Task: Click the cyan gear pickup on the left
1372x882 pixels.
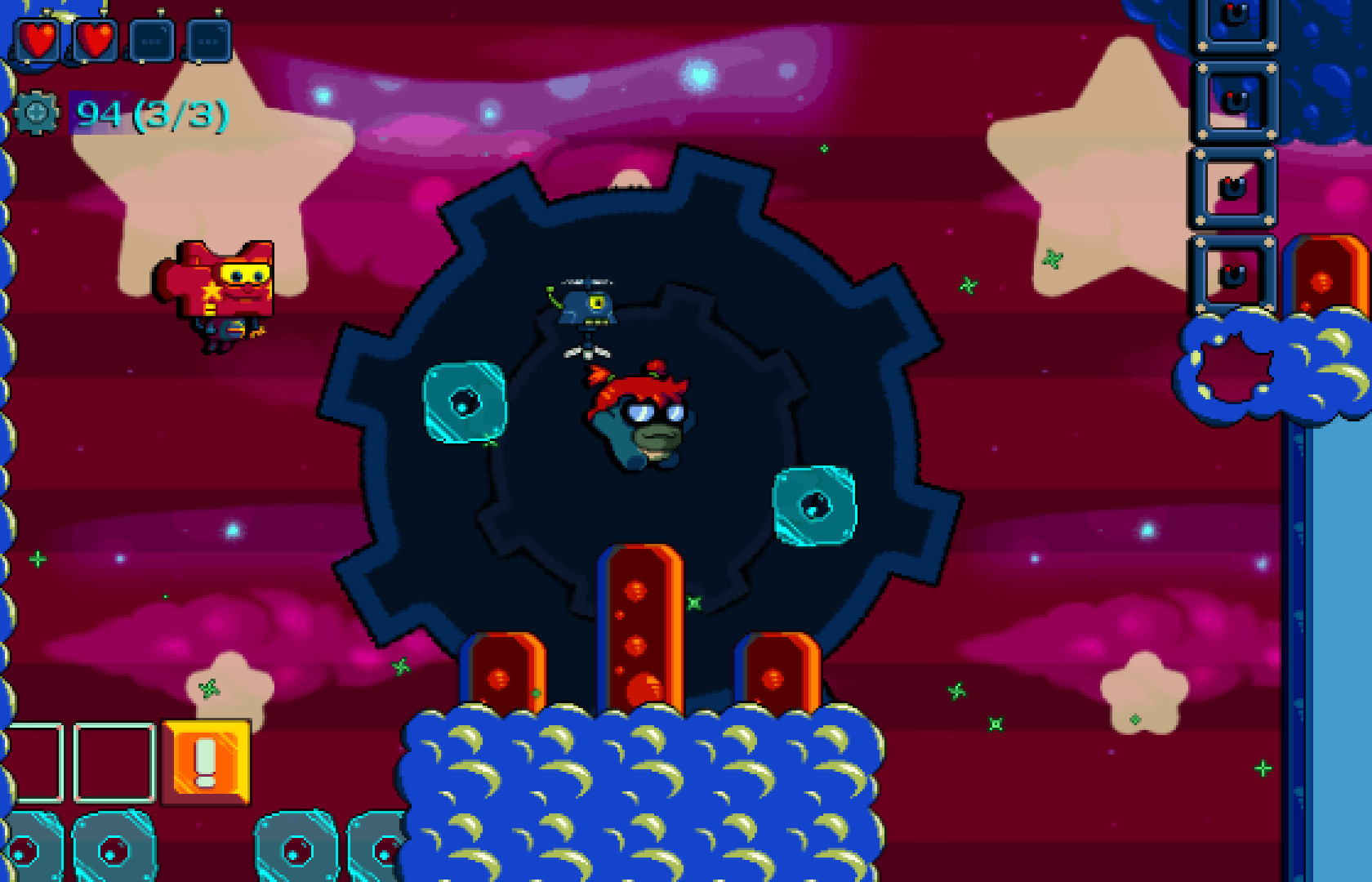Action: point(463,403)
